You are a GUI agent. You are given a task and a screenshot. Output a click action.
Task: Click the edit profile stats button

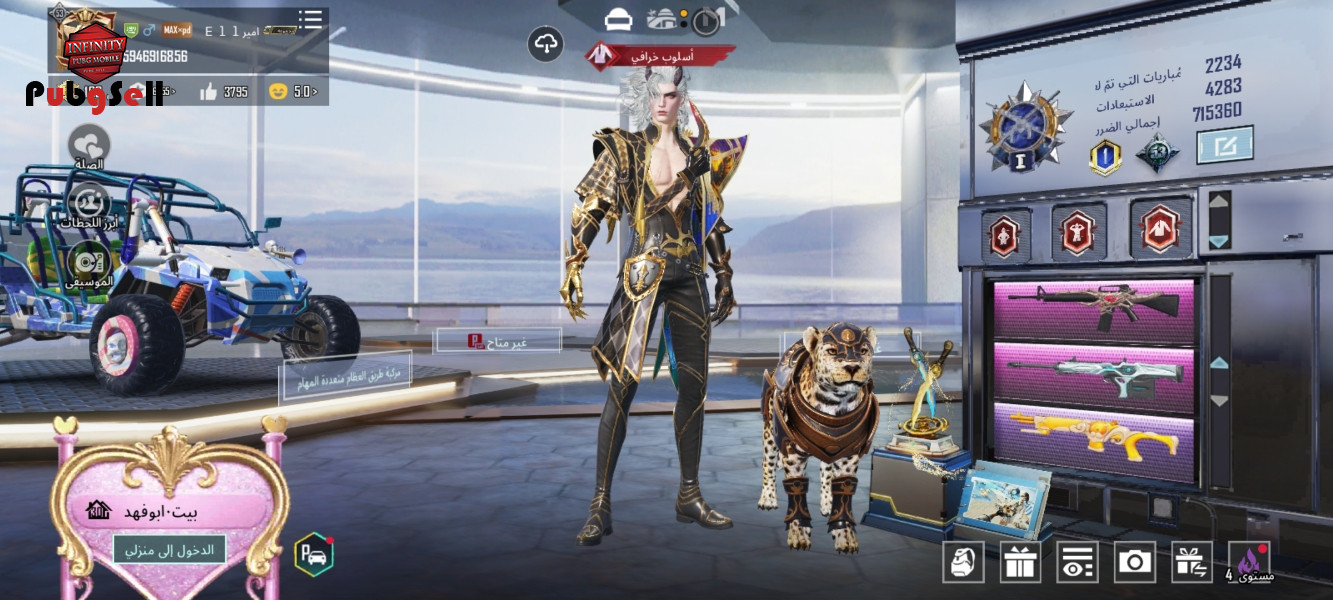click(1224, 145)
